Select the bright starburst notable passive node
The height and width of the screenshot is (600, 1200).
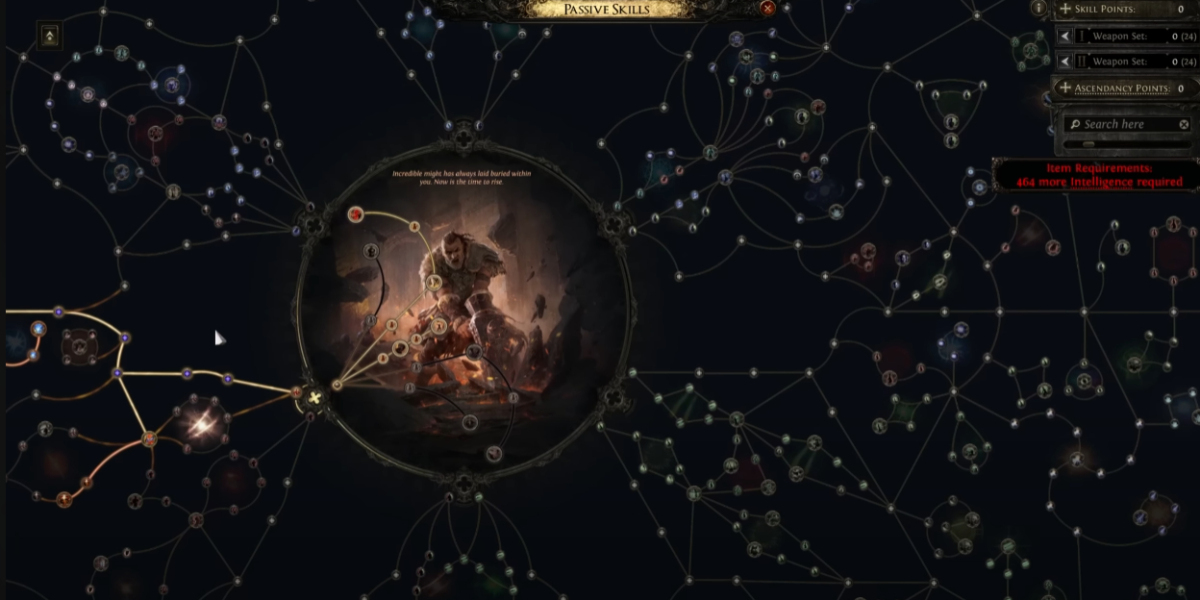point(199,424)
